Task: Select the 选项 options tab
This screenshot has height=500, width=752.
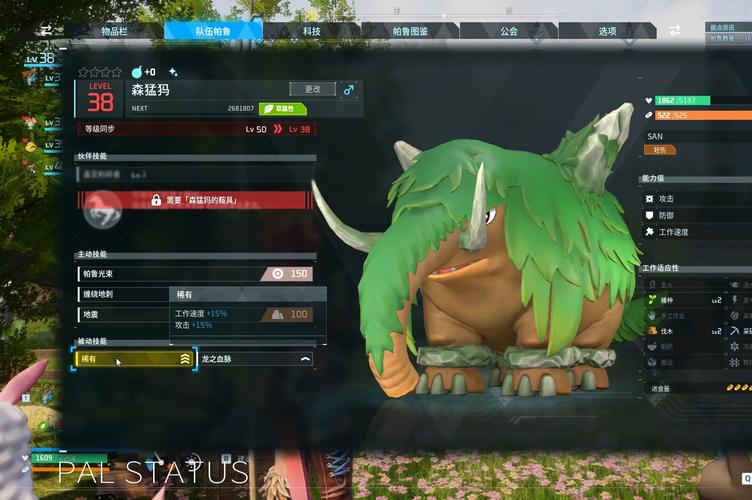Action: [607, 32]
